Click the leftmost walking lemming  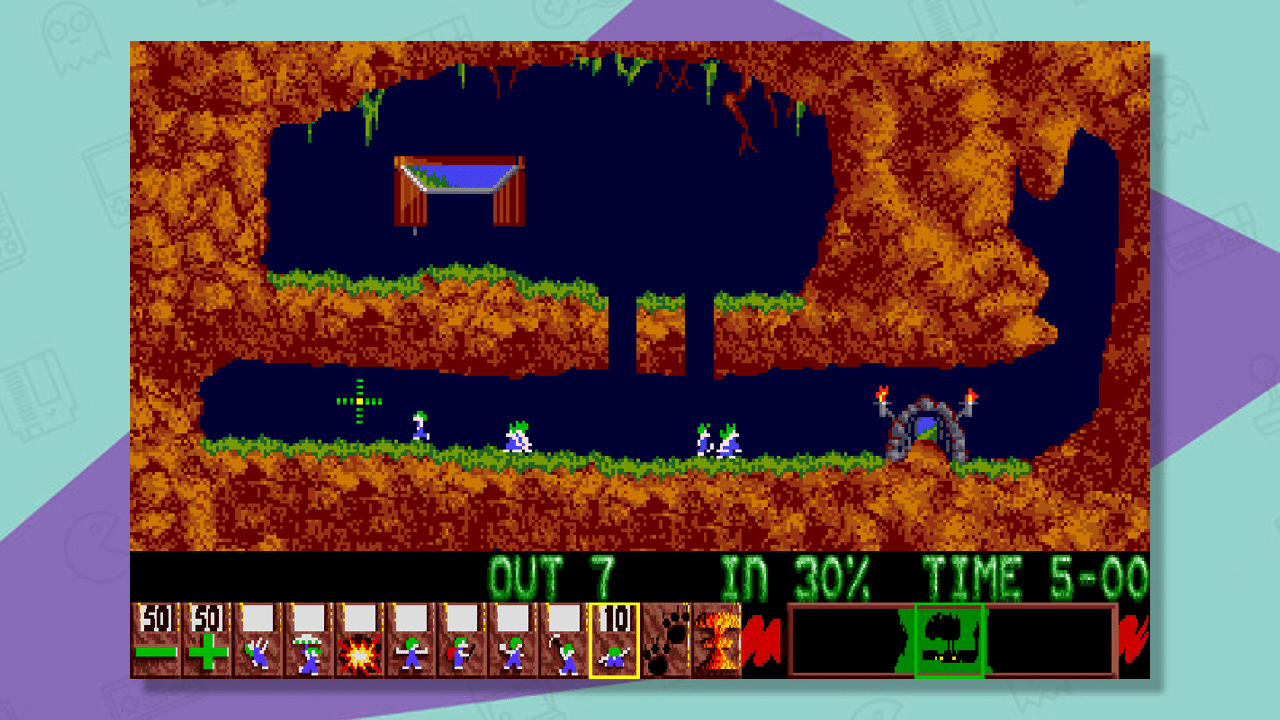[x=418, y=425]
